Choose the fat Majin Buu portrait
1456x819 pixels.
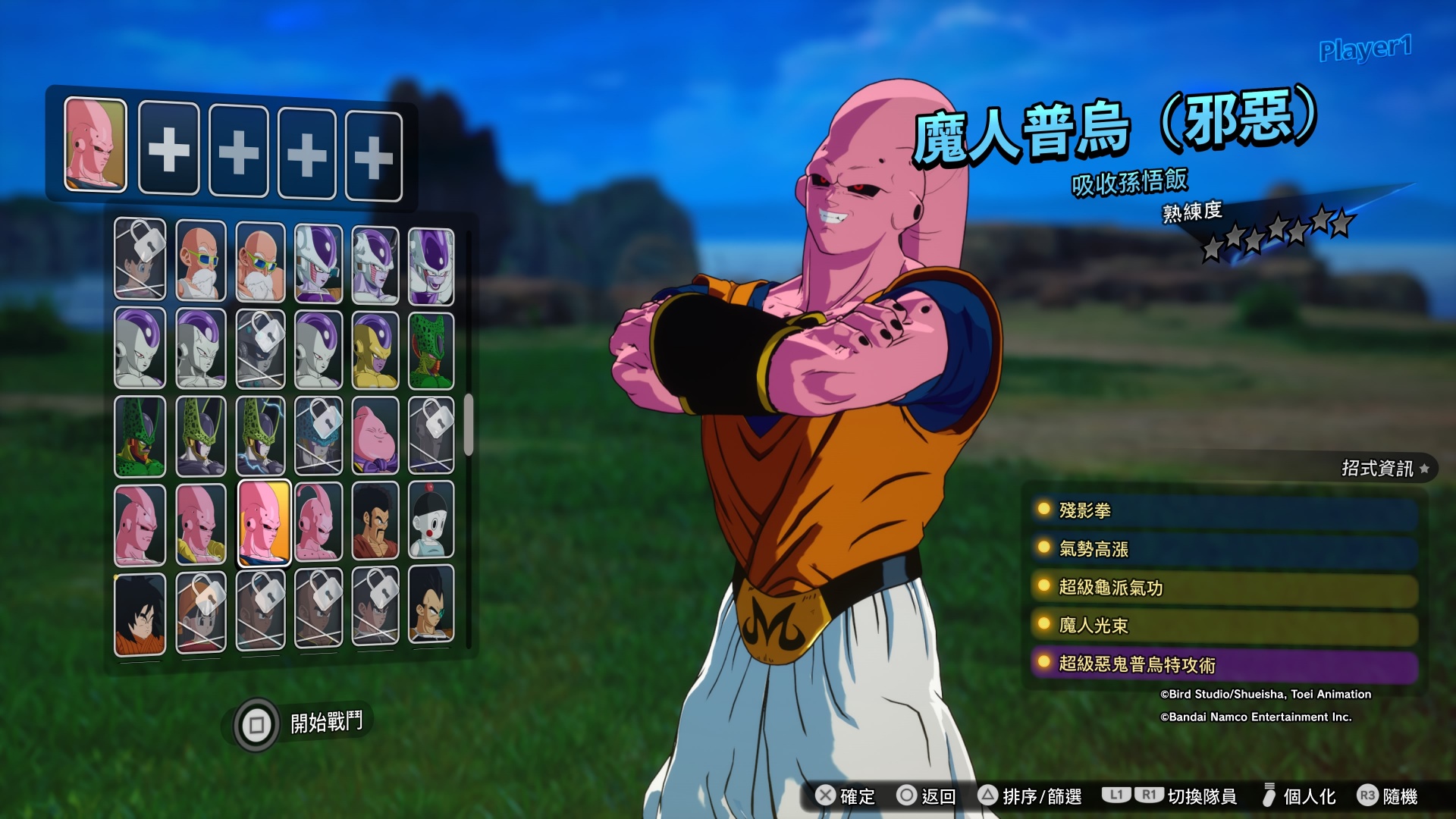pos(375,436)
